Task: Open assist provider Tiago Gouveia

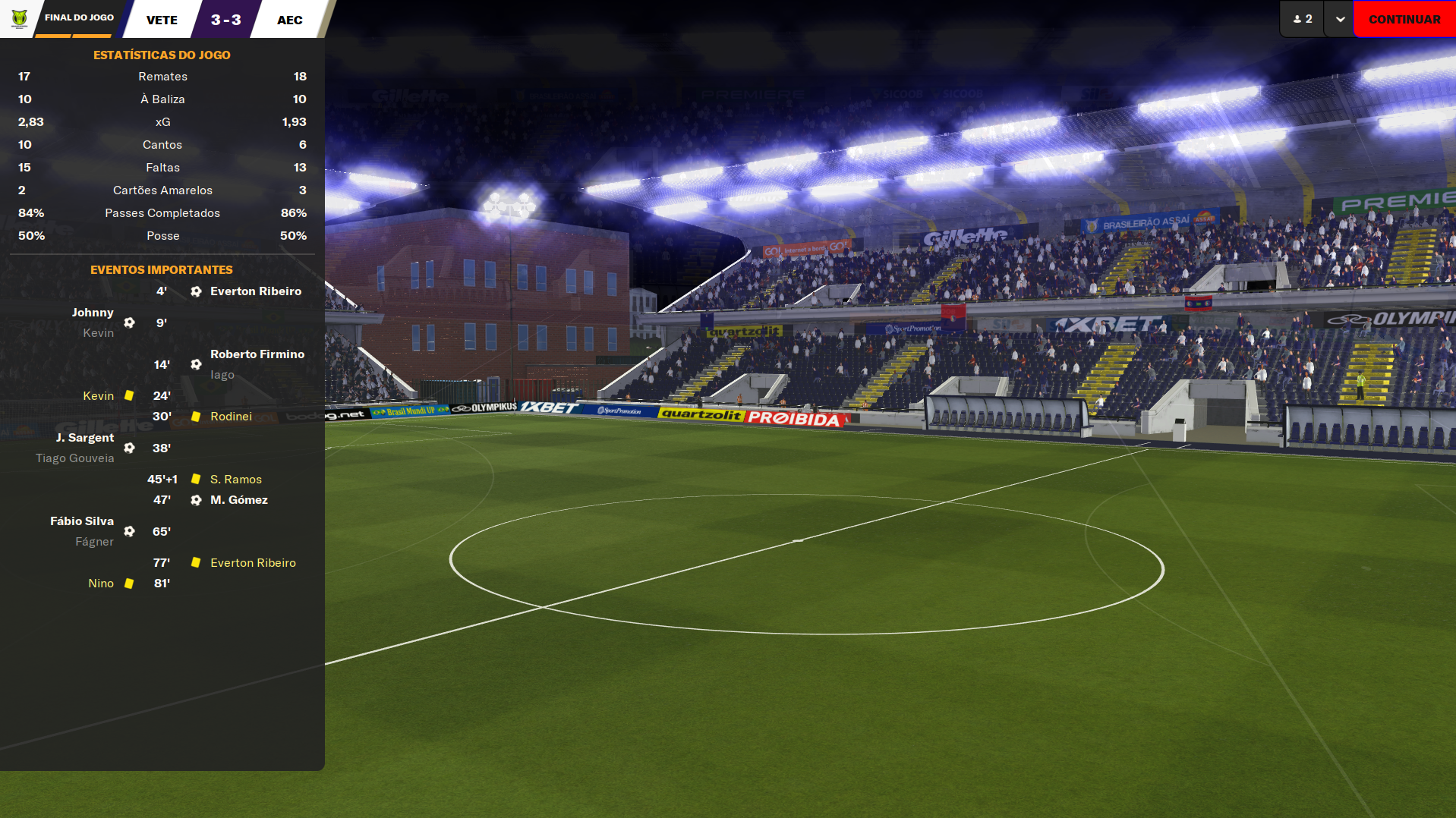Action: (74, 458)
